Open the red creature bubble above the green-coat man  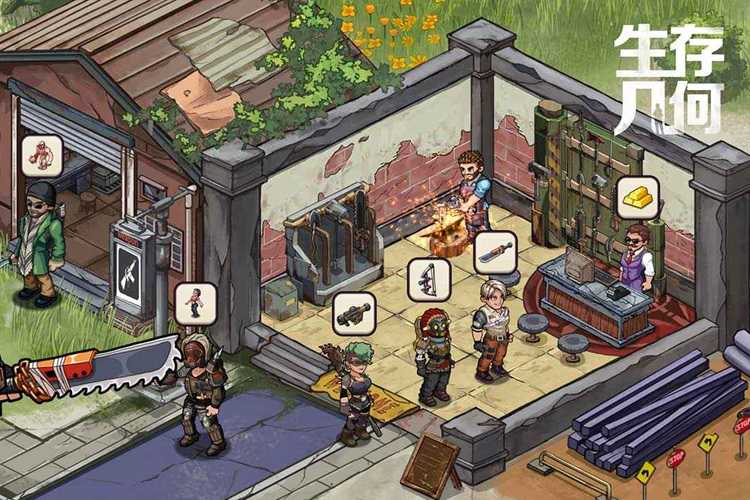[41, 155]
